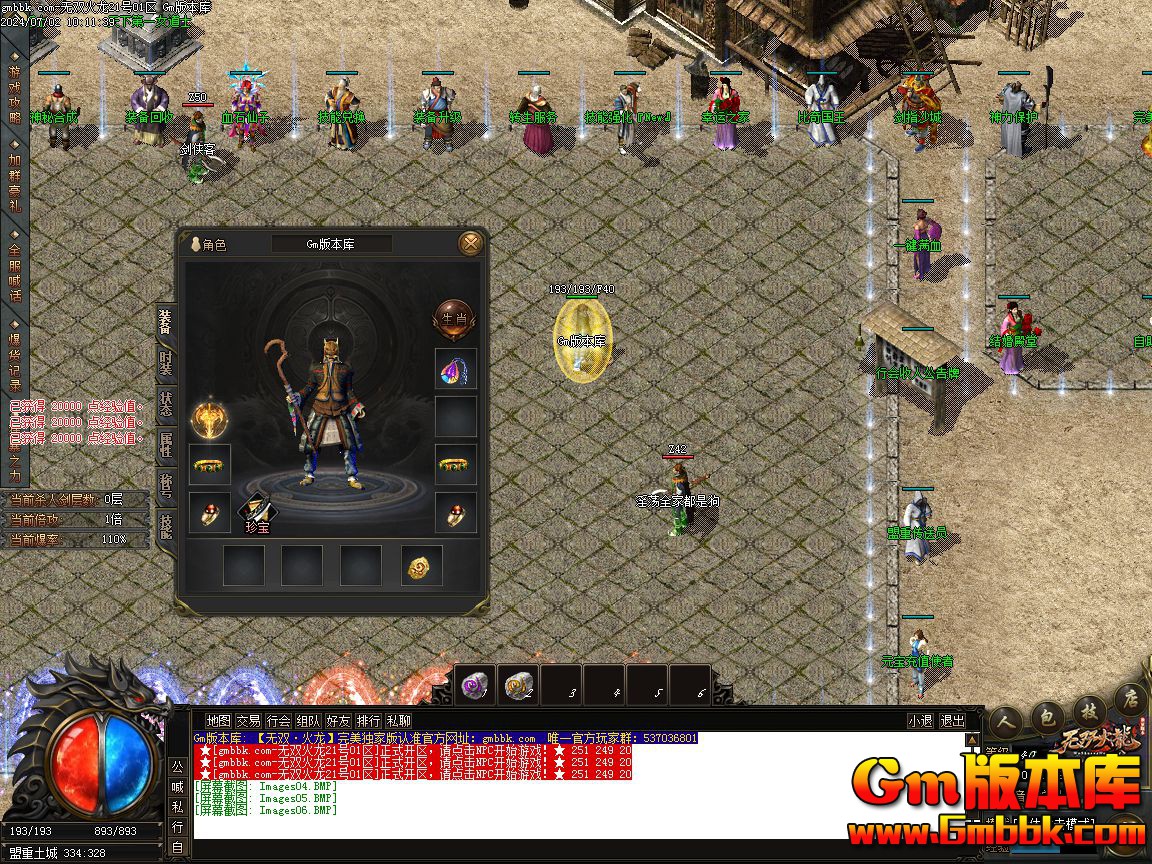This screenshot has width=1152, height=864.
Task: Open the 珍宝 treasure icon
Action: pyautogui.click(x=258, y=514)
